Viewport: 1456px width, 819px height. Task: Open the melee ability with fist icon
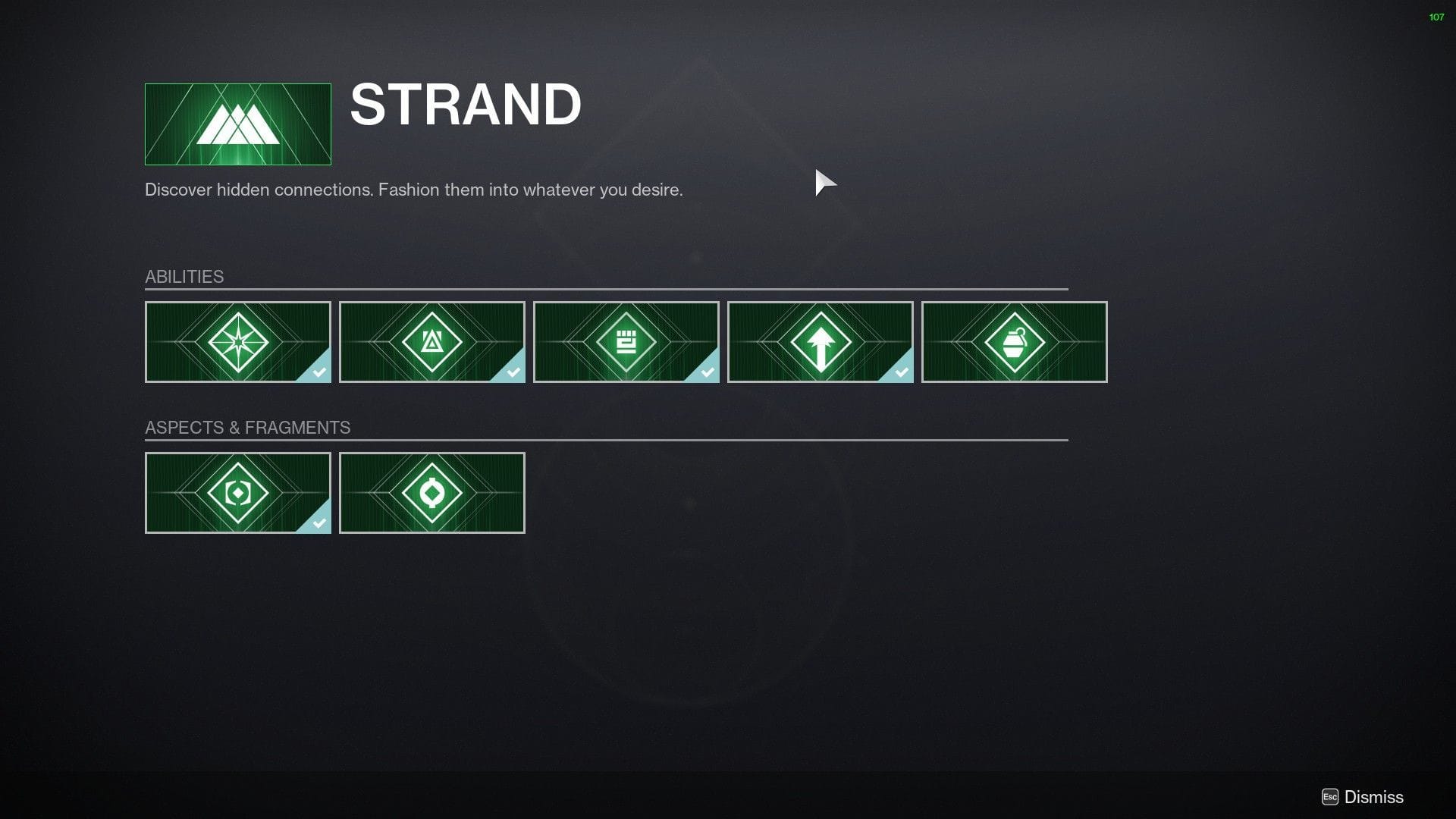pos(626,342)
